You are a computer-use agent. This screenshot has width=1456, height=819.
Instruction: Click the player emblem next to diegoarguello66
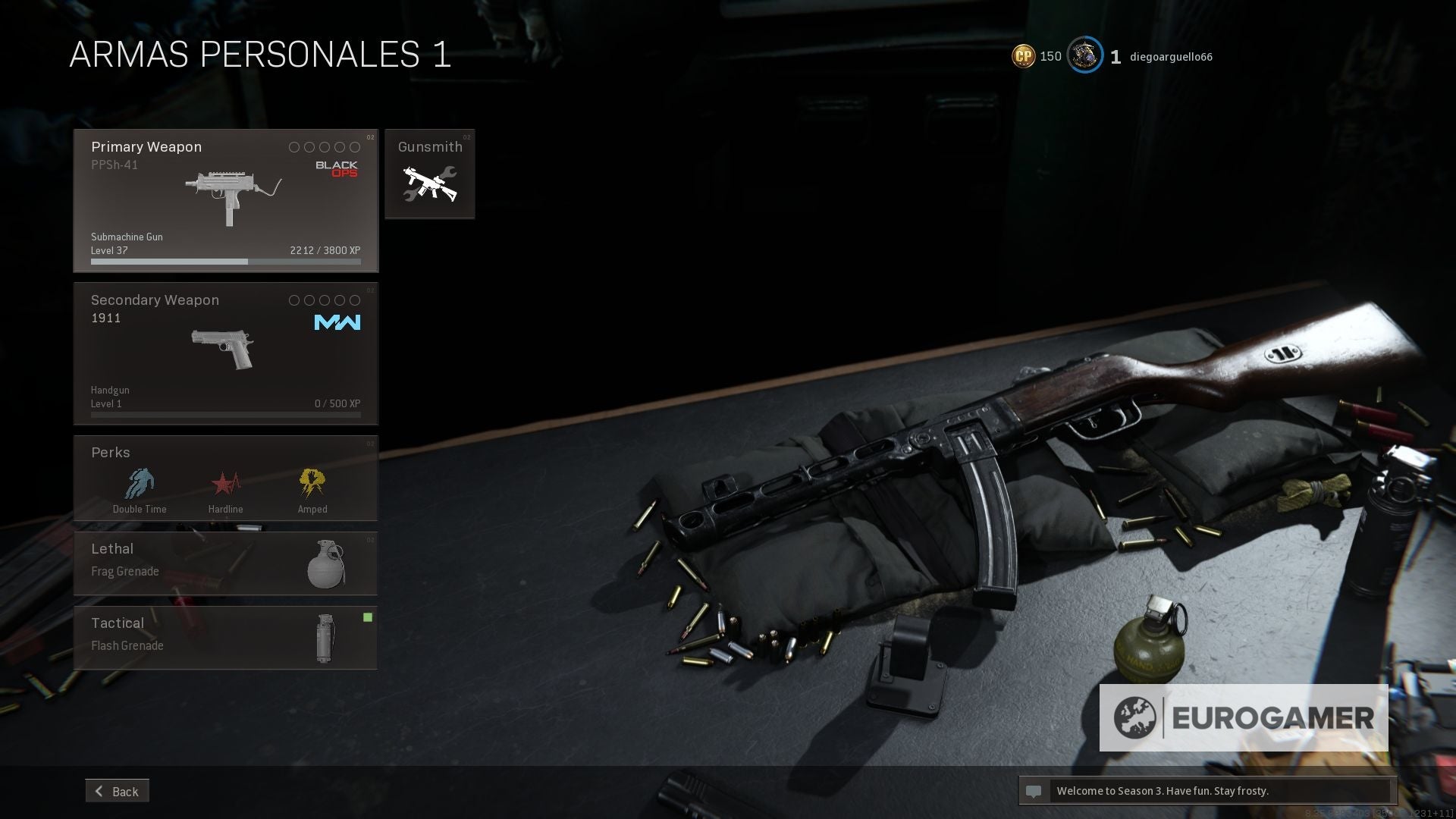[1084, 56]
